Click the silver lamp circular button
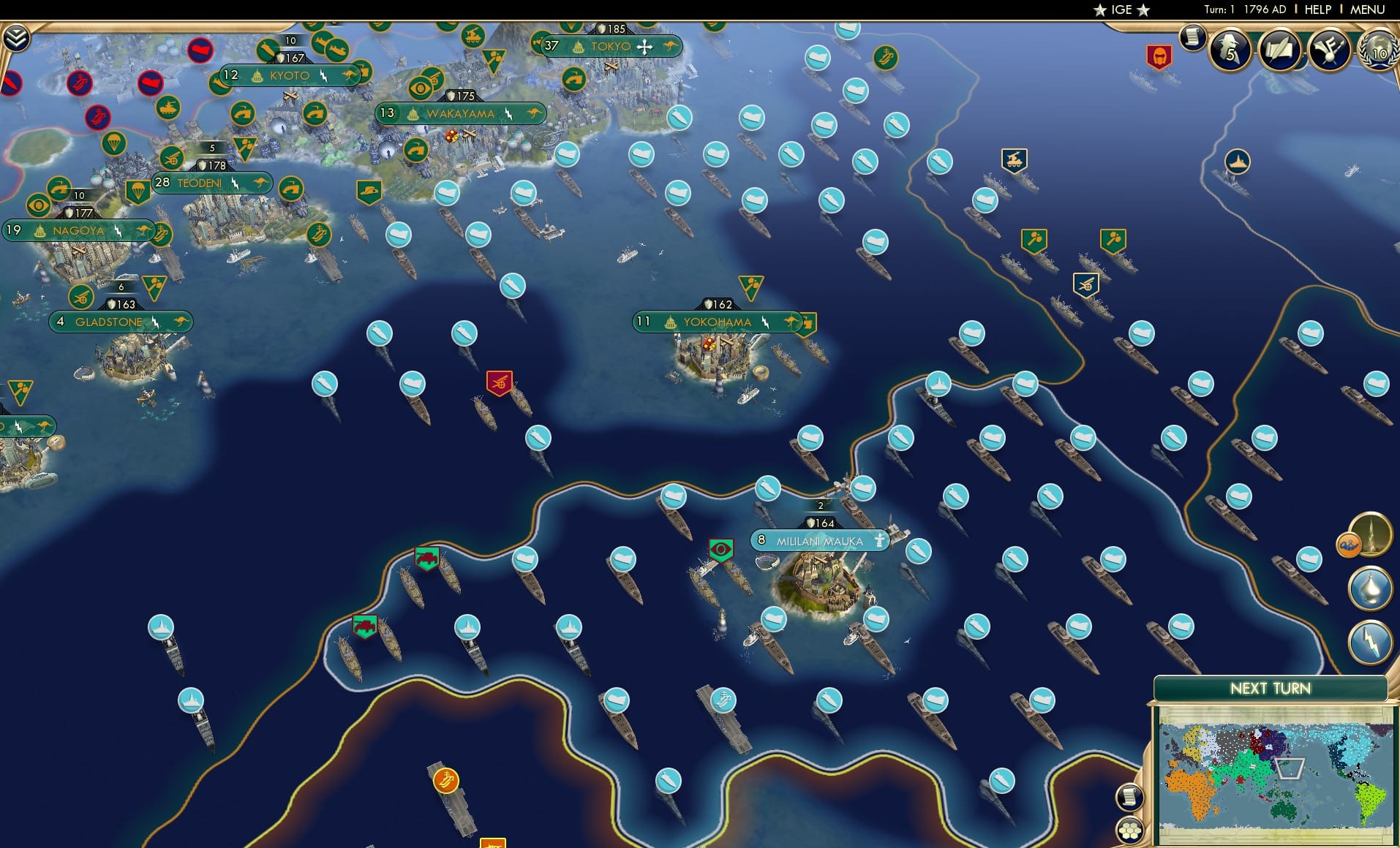The image size is (1400, 848). point(1371,588)
